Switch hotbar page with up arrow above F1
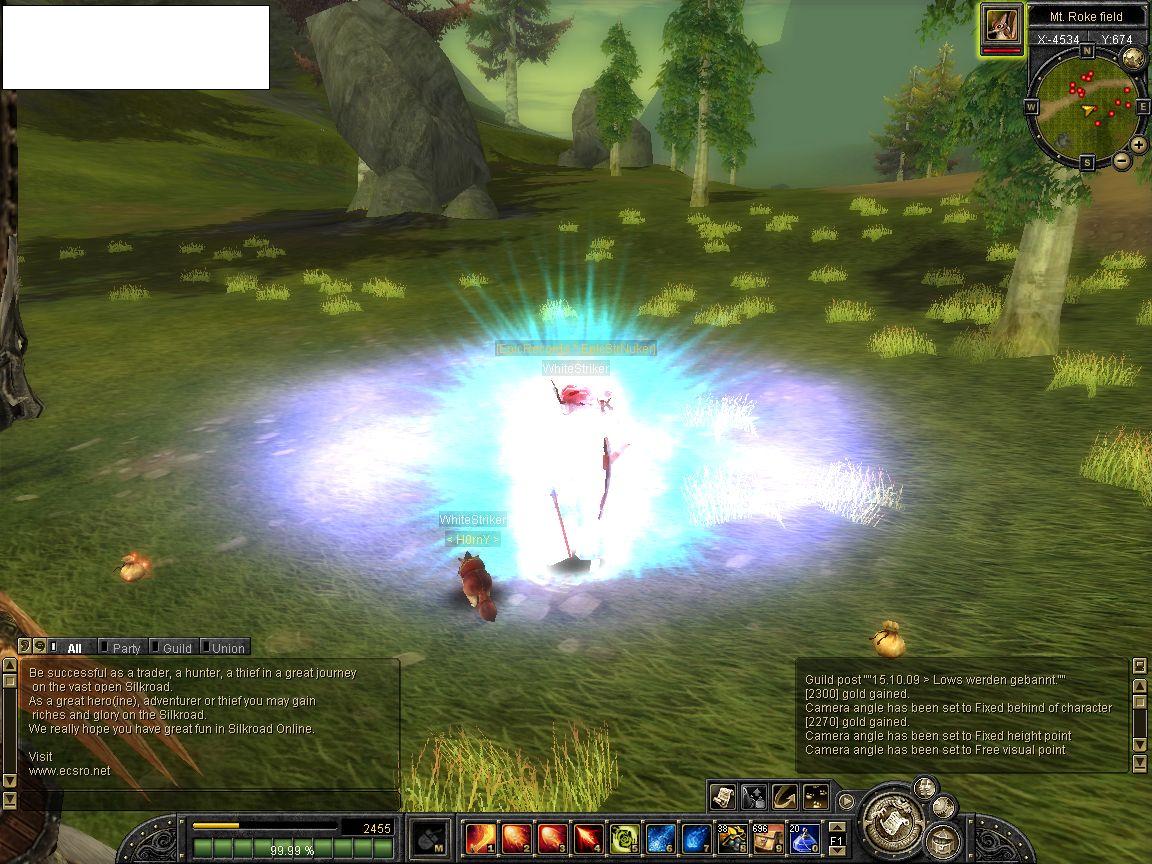 [836, 826]
